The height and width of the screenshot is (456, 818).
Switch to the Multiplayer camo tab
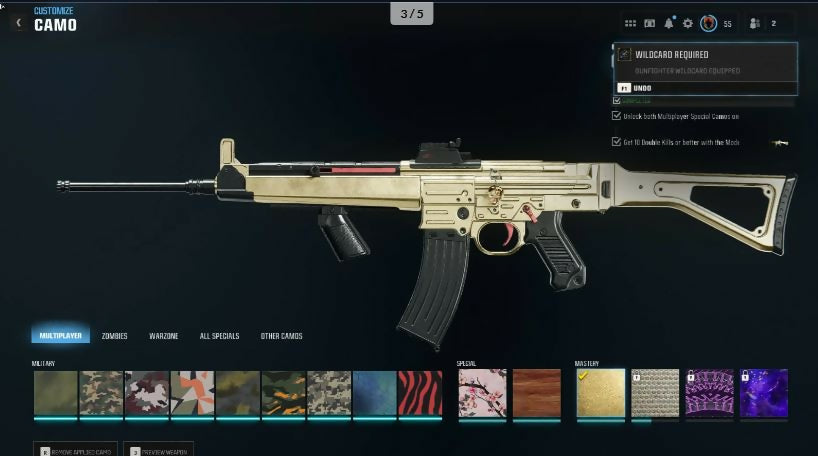tap(60, 336)
